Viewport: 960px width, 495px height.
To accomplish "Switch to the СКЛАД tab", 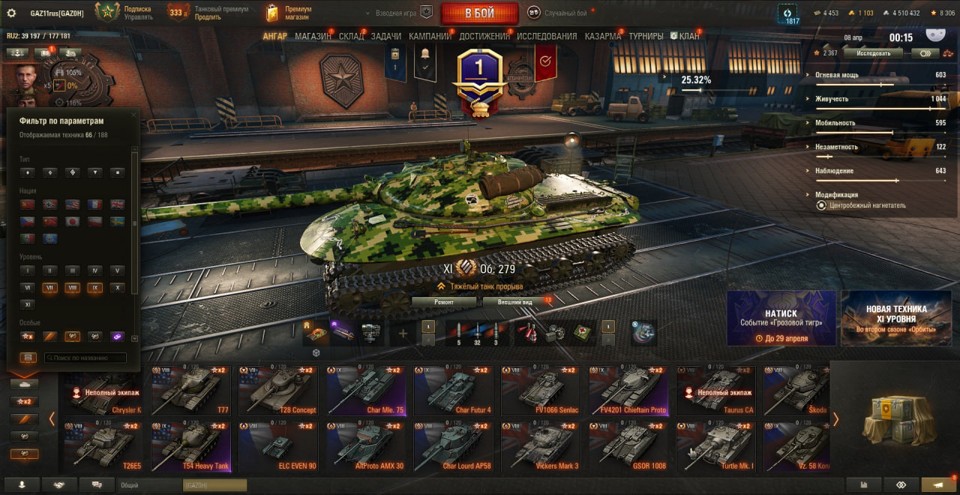I will click(x=351, y=36).
